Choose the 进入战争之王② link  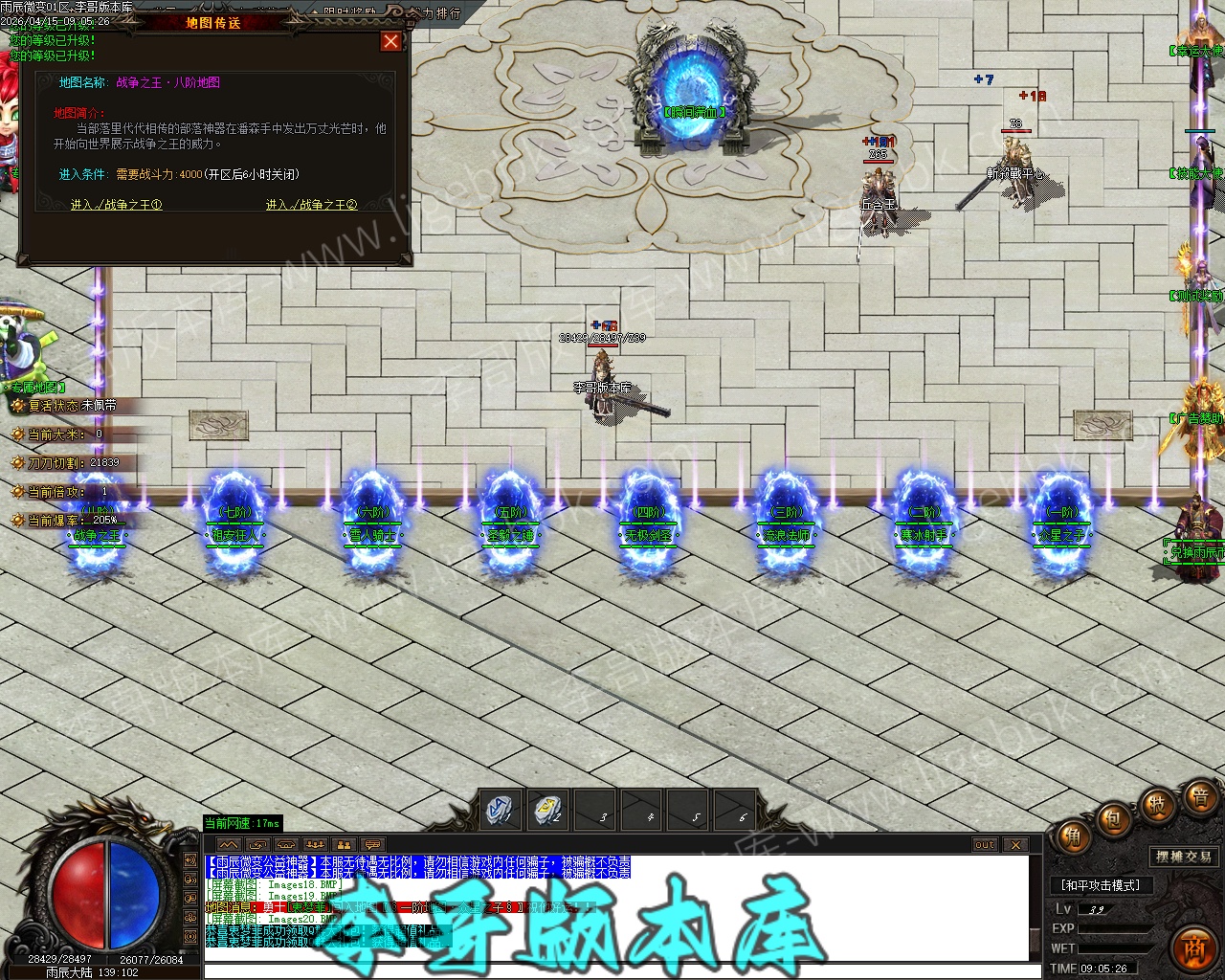[x=311, y=205]
